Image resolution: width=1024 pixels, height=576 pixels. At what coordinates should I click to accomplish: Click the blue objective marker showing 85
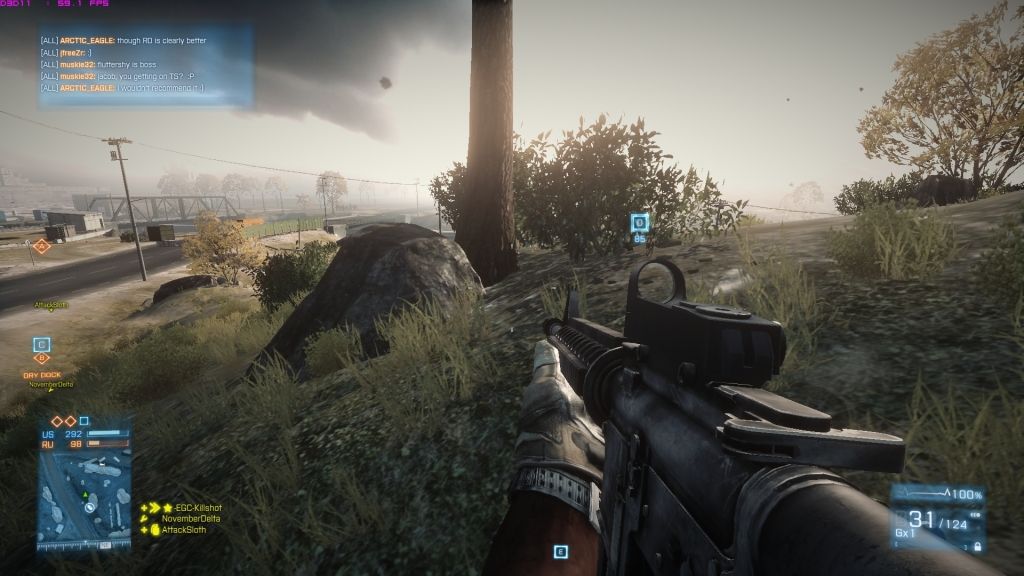pyautogui.click(x=640, y=223)
